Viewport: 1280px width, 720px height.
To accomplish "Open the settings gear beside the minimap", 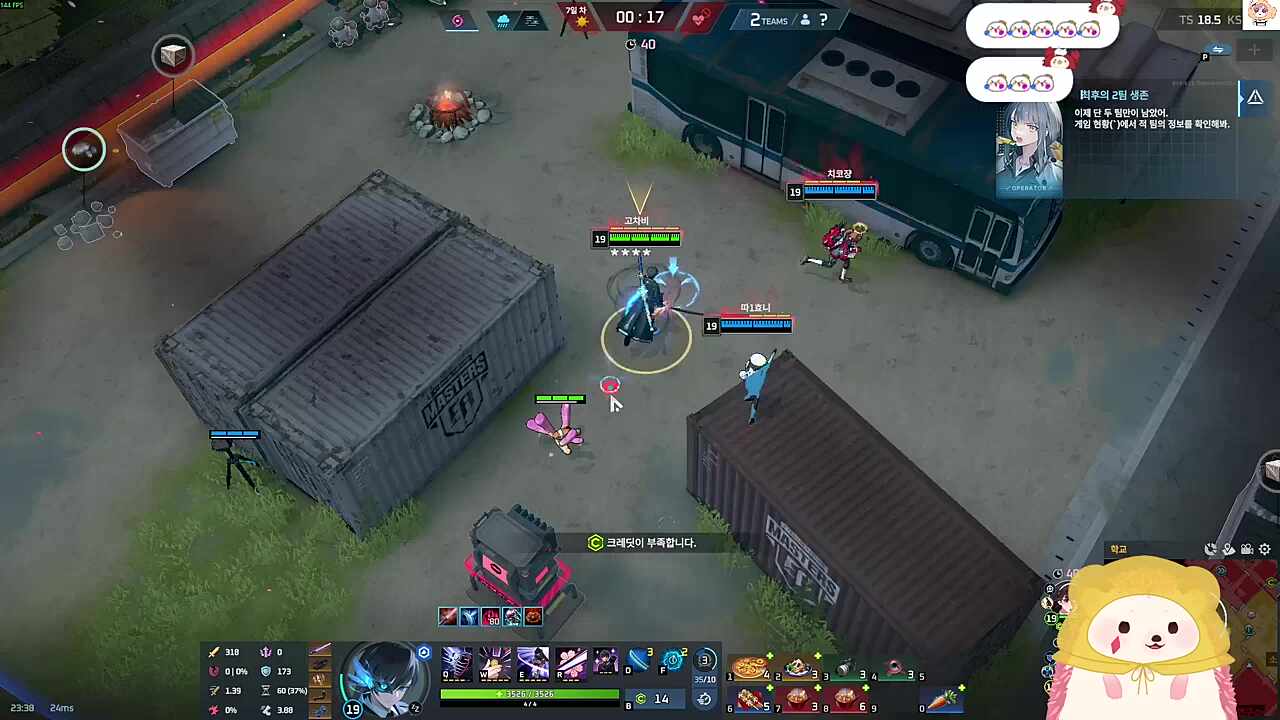I will pyautogui.click(x=1264, y=549).
